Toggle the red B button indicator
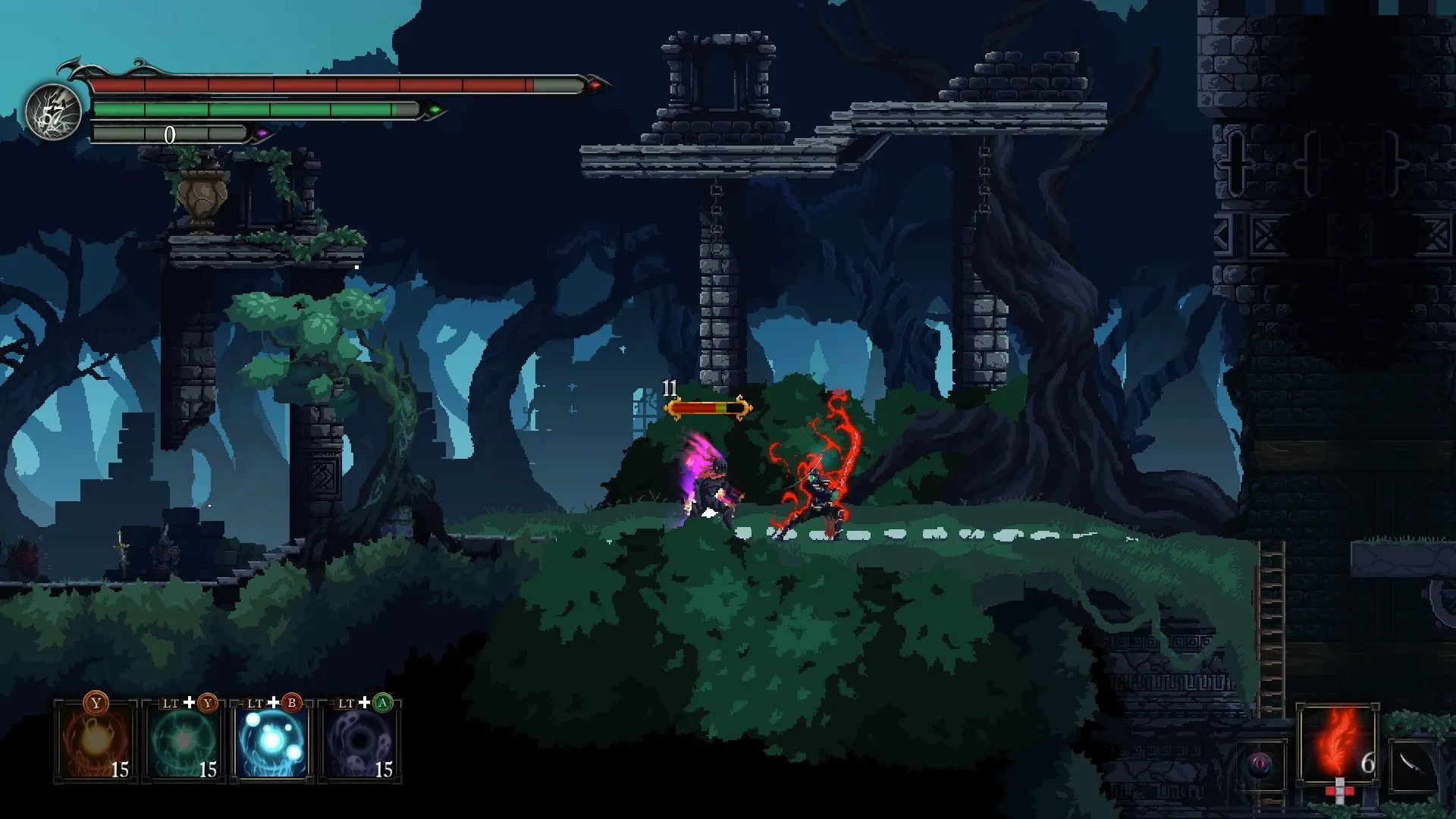 pyautogui.click(x=291, y=704)
